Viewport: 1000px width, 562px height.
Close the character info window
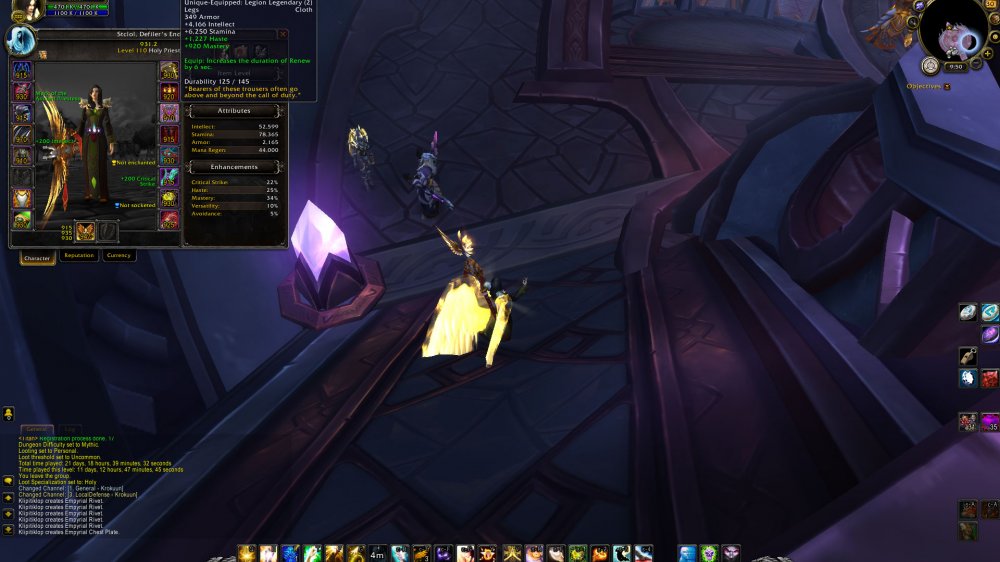[x=283, y=34]
